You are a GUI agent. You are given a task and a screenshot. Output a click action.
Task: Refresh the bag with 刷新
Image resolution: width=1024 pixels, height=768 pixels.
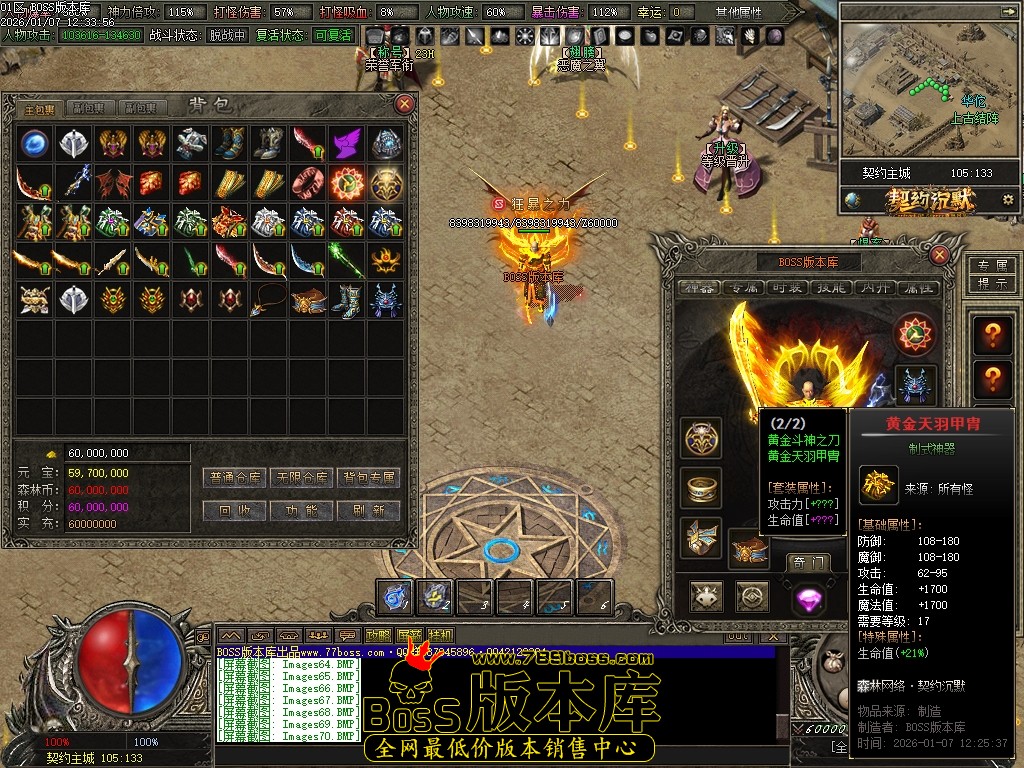(369, 510)
